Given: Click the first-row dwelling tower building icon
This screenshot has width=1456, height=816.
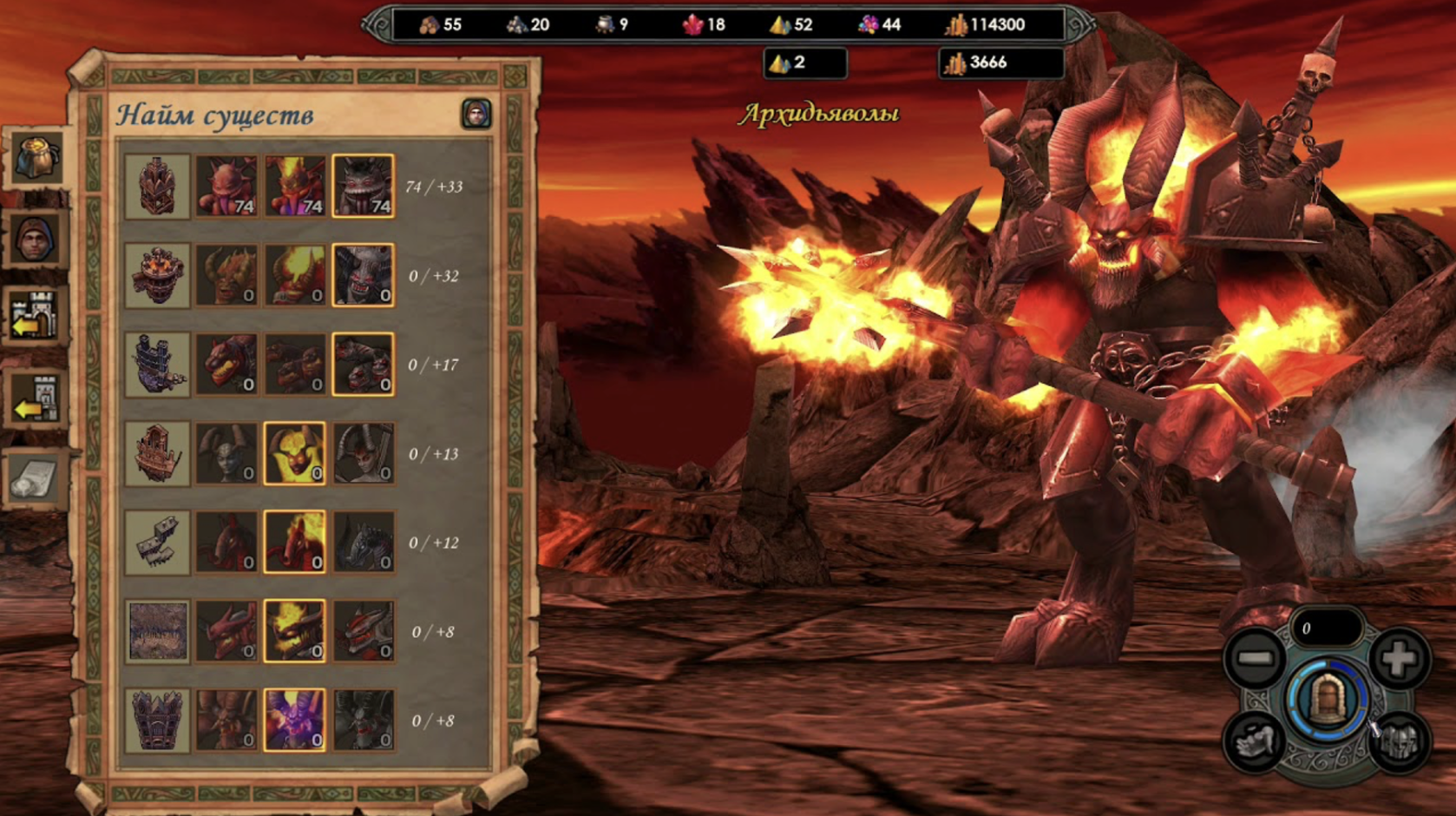Looking at the screenshot, I should tap(157, 187).
